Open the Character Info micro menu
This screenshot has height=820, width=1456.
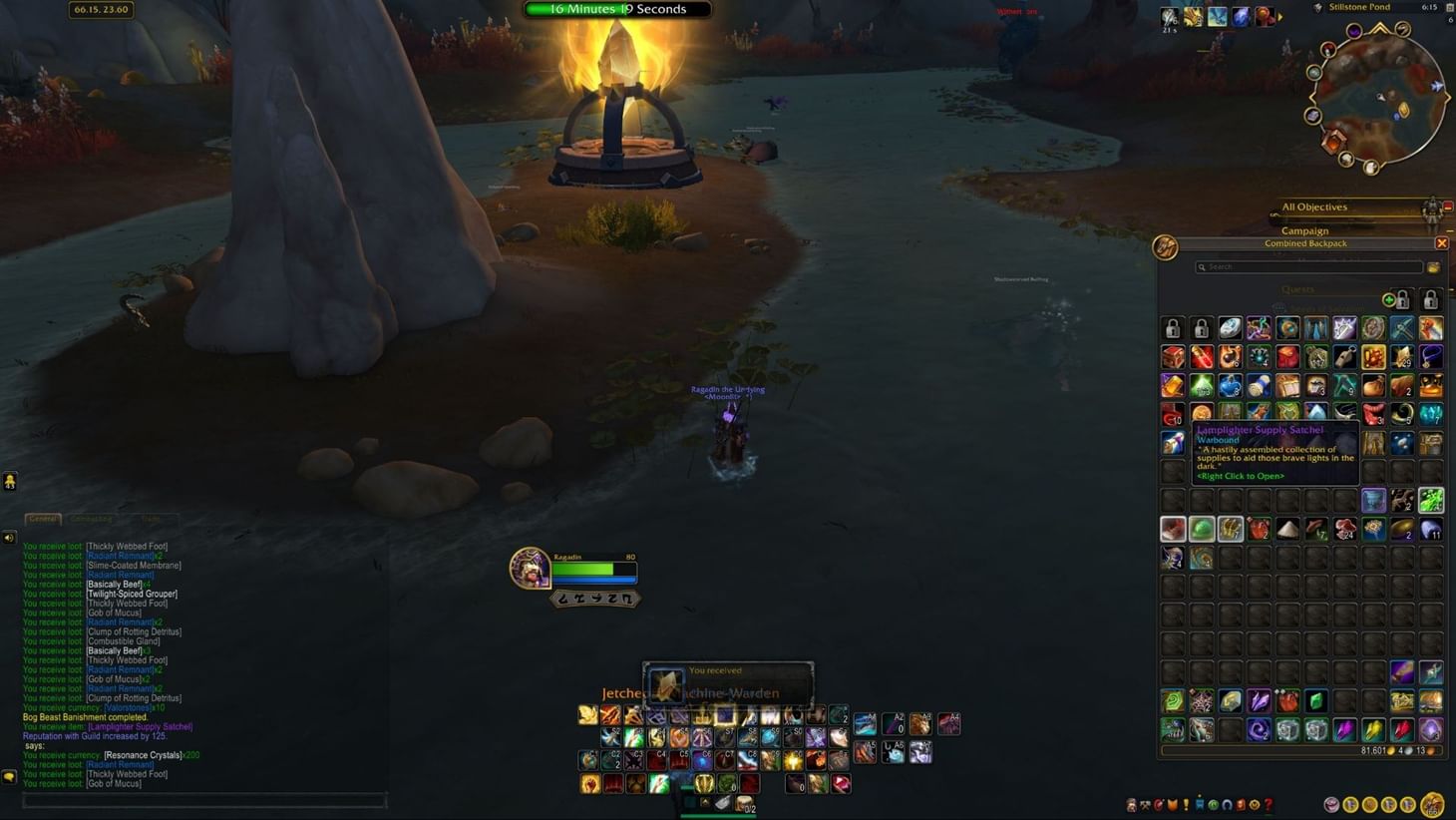pos(1131,804)
